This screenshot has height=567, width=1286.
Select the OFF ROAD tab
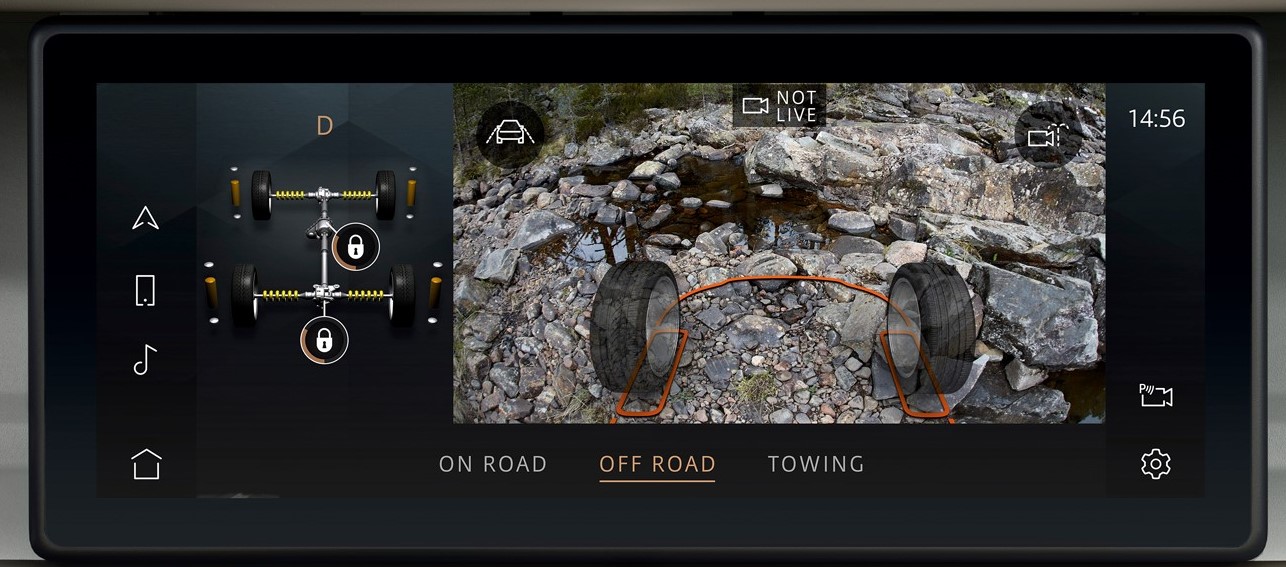(x=657, y=464)
